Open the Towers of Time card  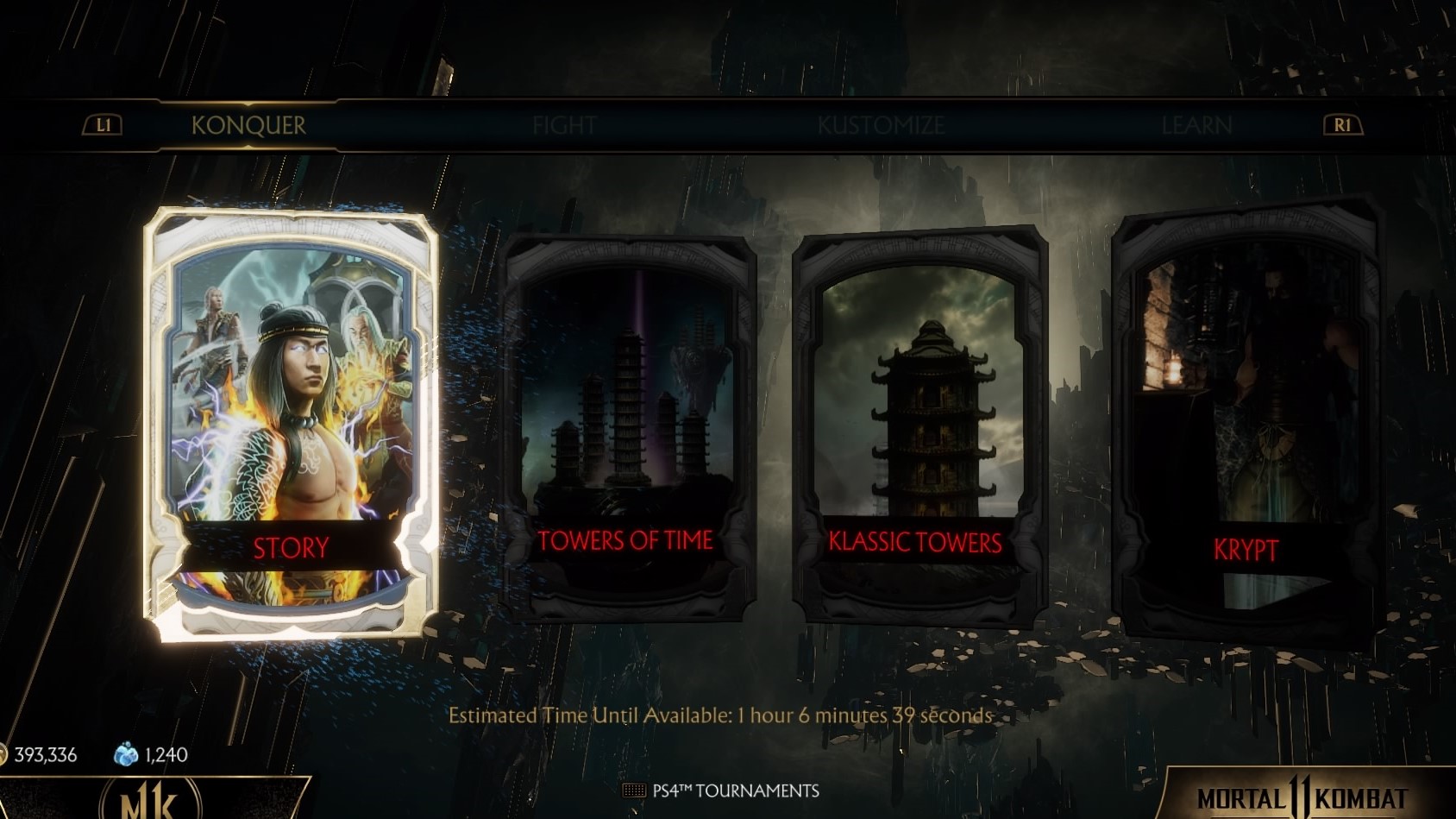pos(627,429)
